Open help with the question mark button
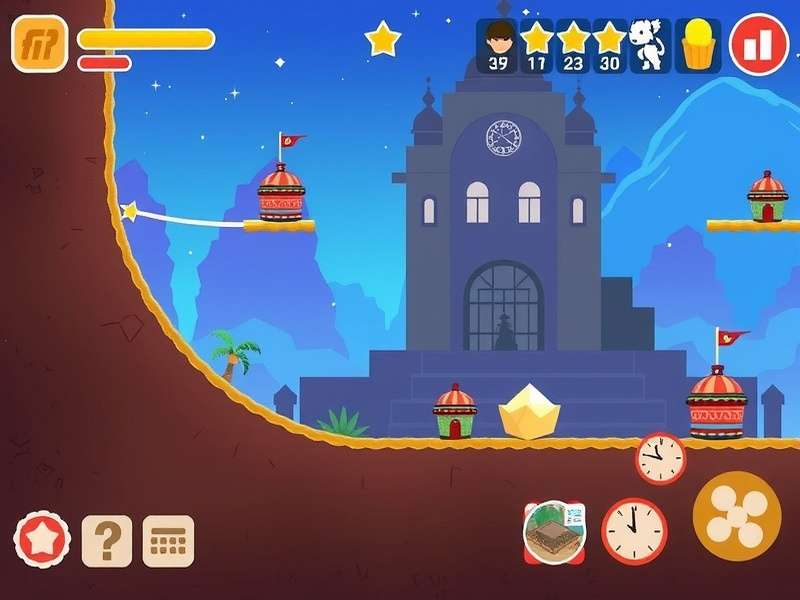 [106, 541]
